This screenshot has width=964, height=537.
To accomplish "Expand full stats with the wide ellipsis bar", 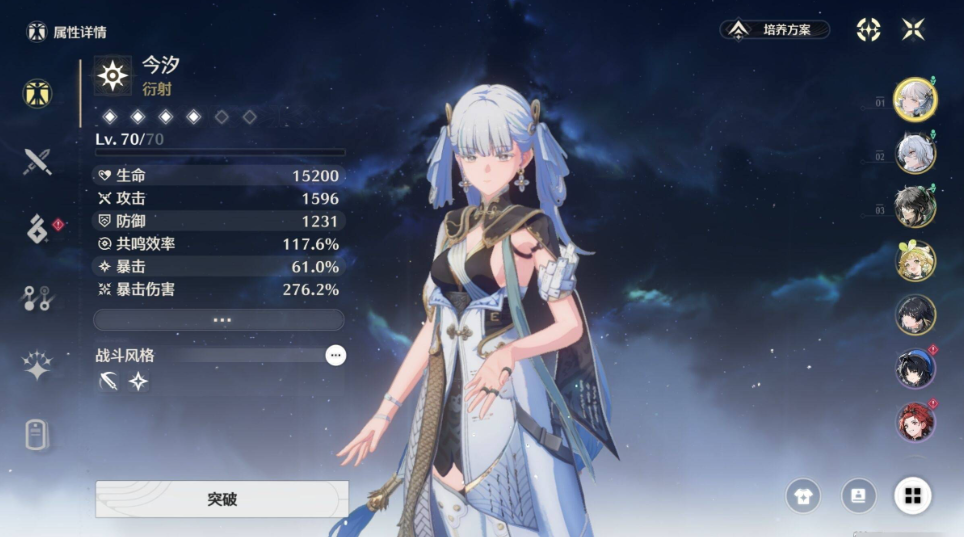I will click(x=219, y=320).
